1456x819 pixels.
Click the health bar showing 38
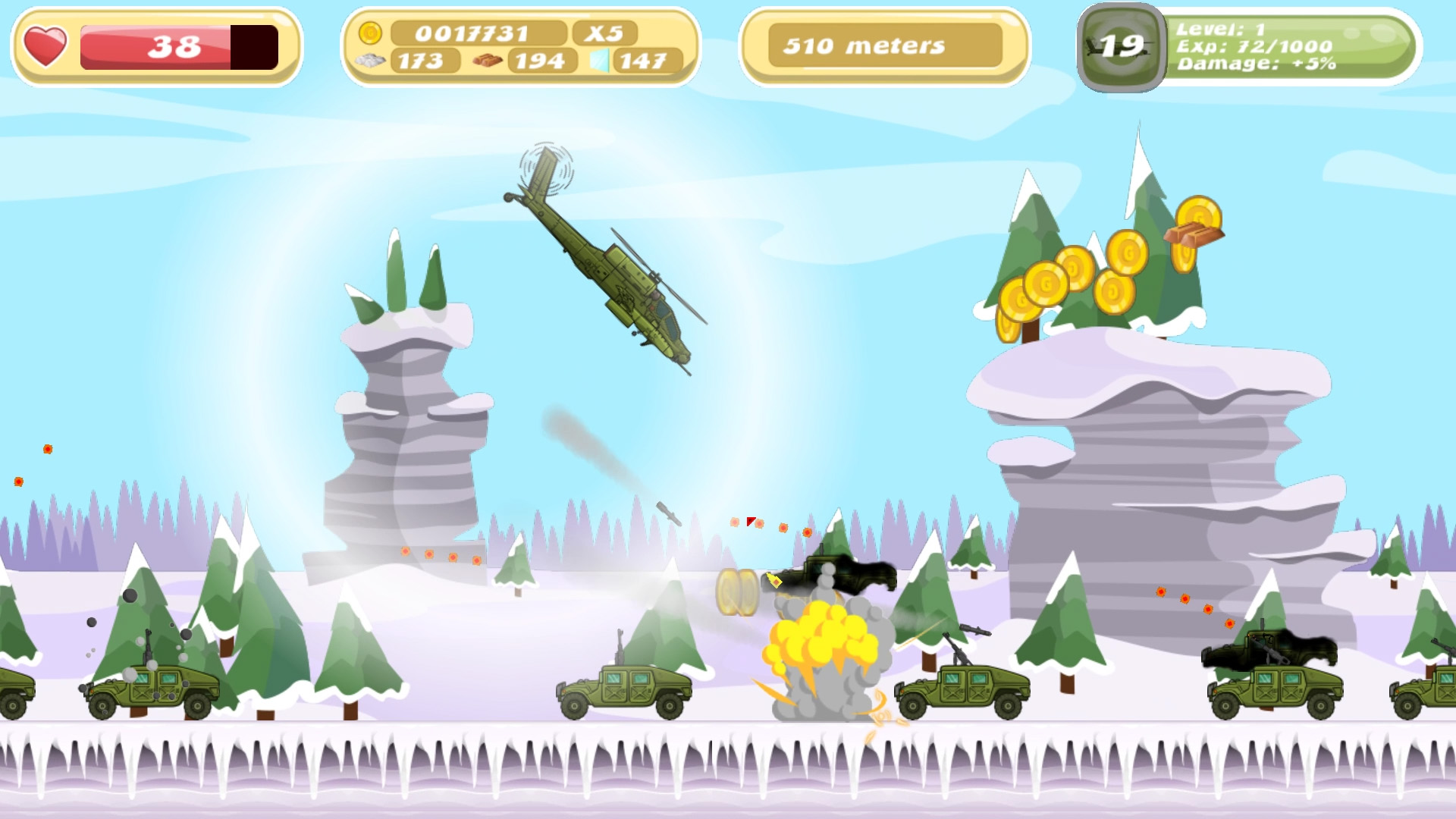[x=174, y=44]
